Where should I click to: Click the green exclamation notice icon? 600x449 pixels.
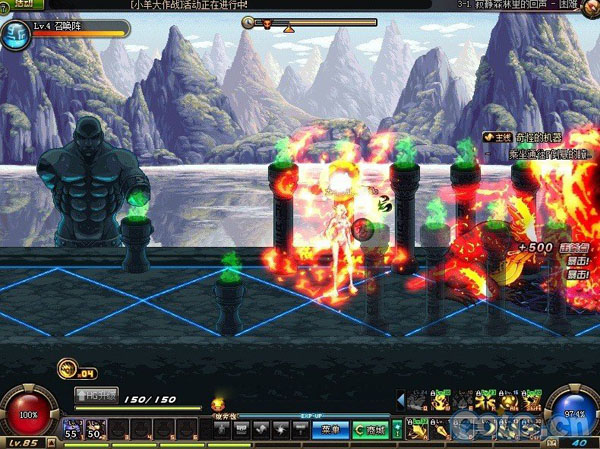[397, 429]
